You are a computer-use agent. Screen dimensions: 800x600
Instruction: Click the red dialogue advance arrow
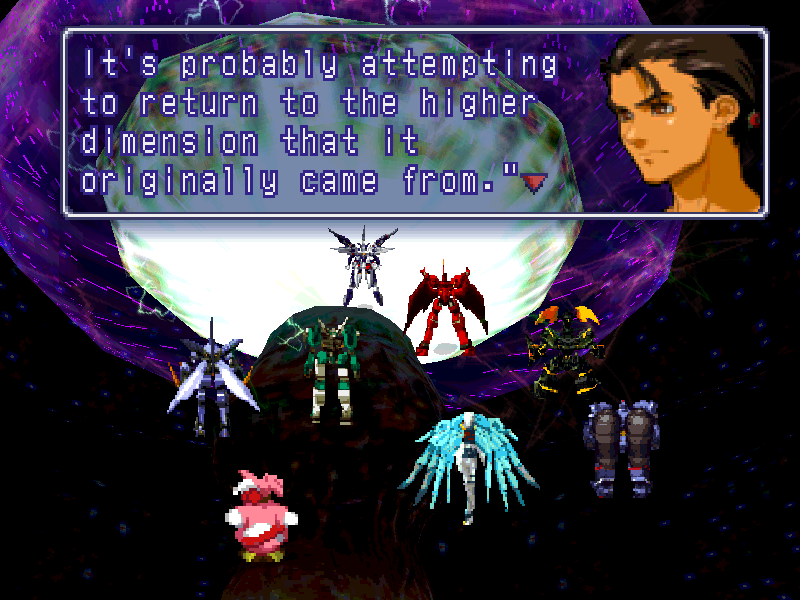coord(535,181)
